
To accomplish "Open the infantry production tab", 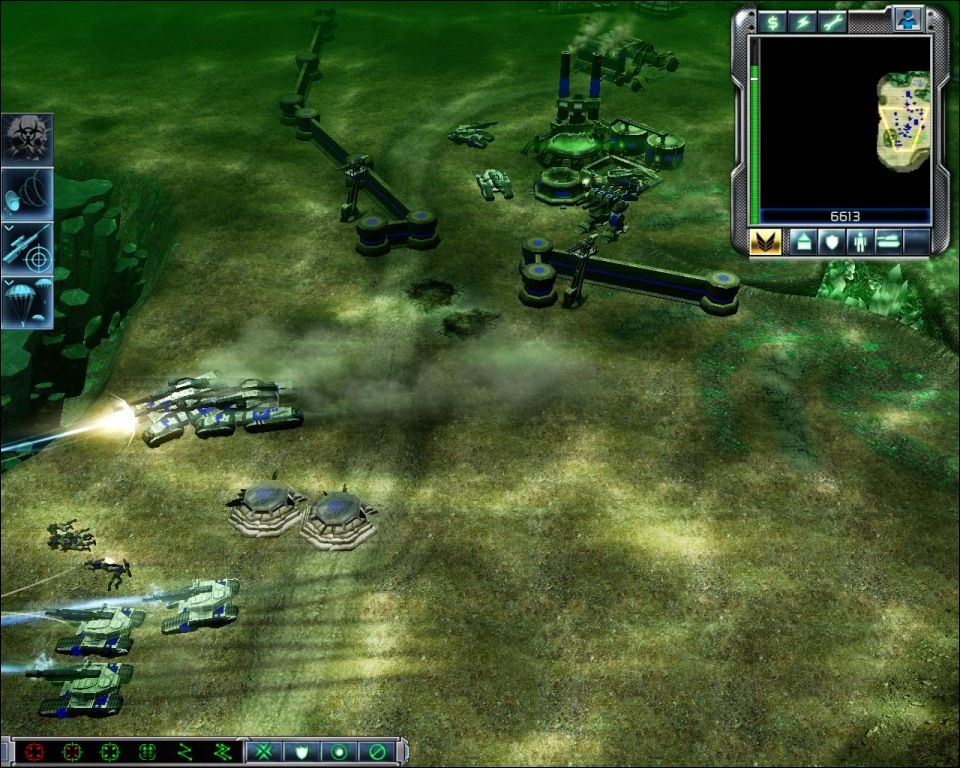I will pyautogui.click(x=859, y=242).
